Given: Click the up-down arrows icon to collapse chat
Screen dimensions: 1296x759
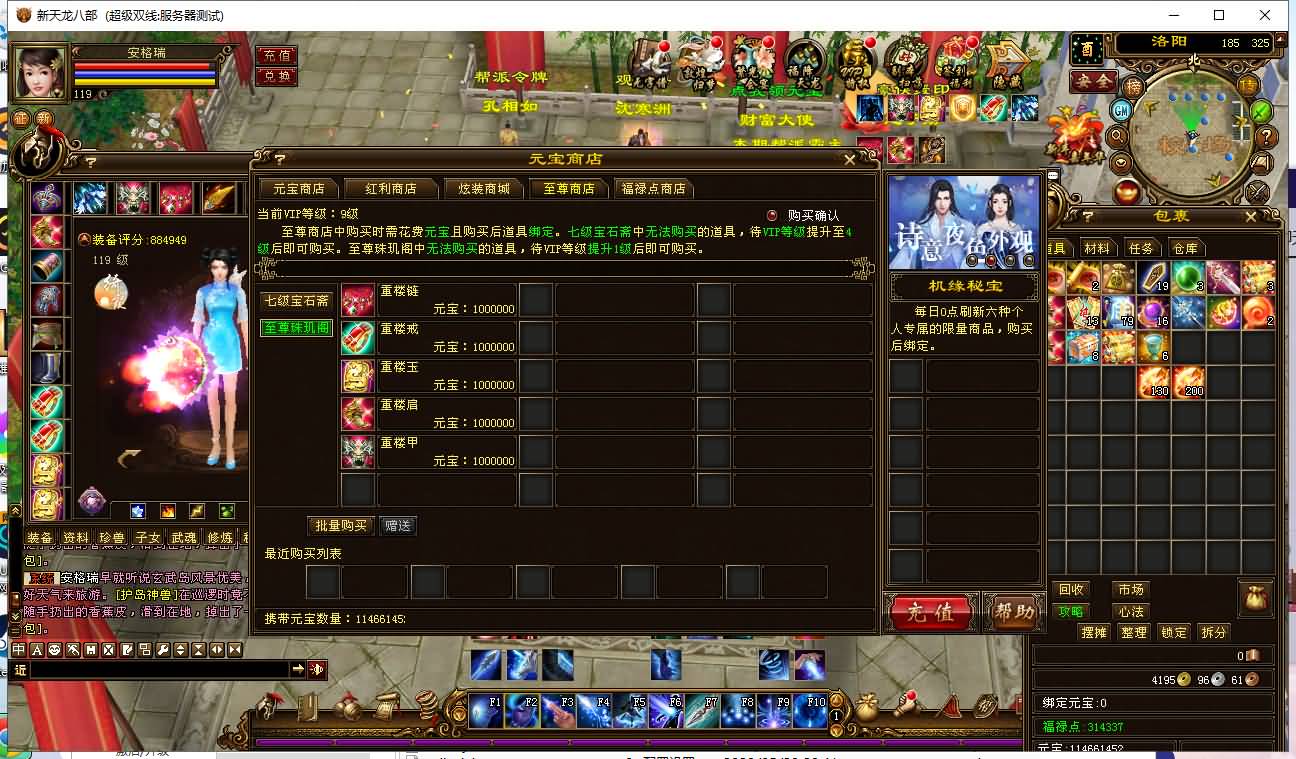Looking at the screenshot, I should pyautogui.click(x=182, y=650).
